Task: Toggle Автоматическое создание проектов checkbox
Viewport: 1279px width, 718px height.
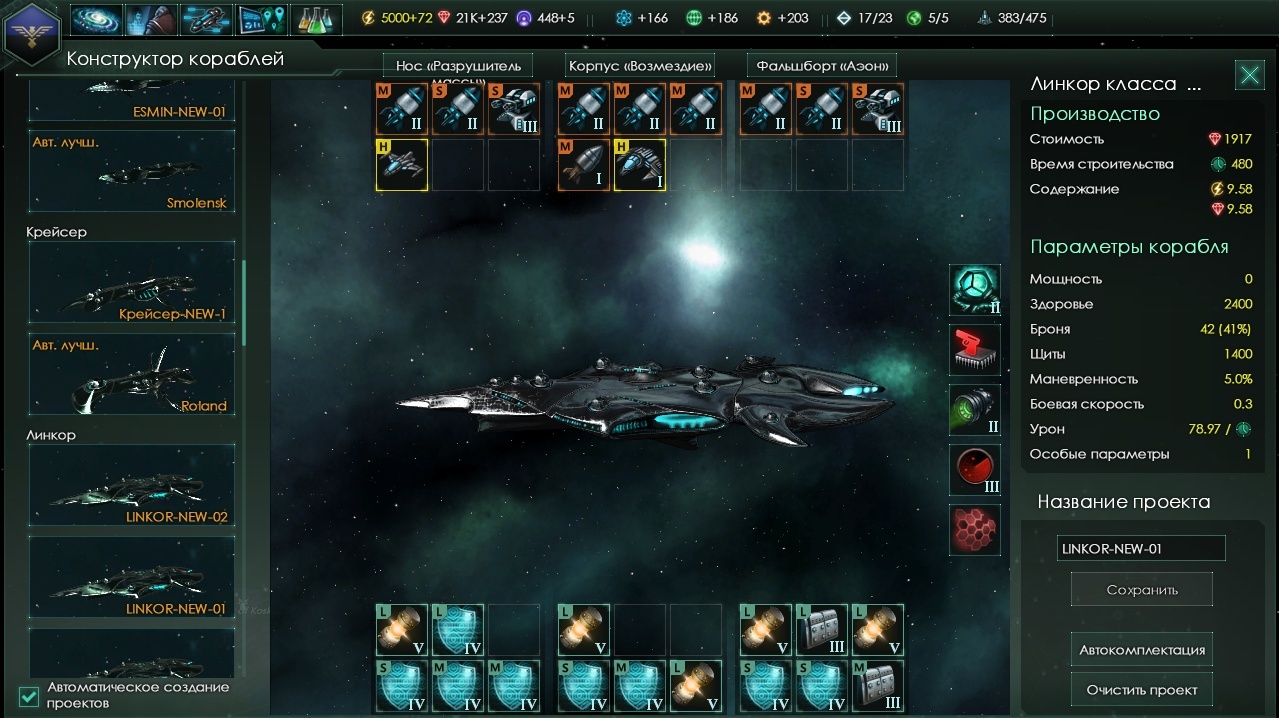Action: (x=29, y=695)
